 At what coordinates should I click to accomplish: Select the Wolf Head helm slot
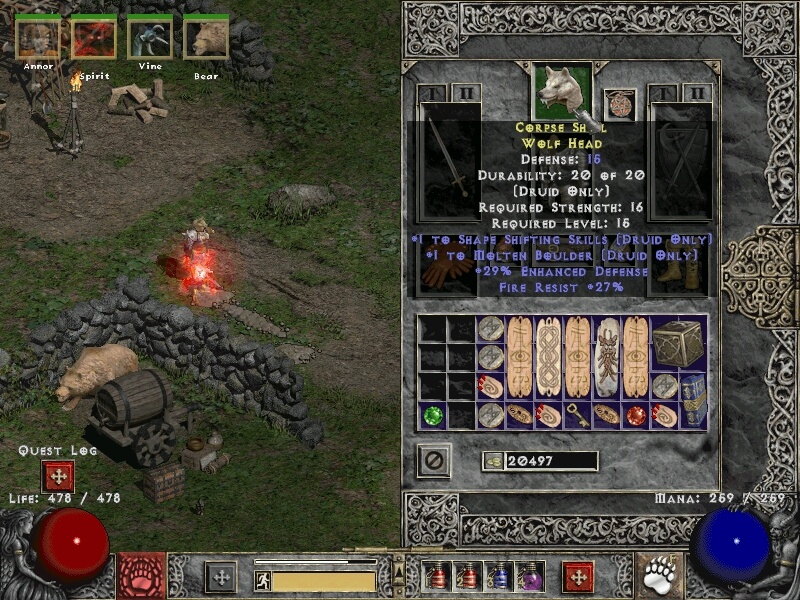[561, 90]
